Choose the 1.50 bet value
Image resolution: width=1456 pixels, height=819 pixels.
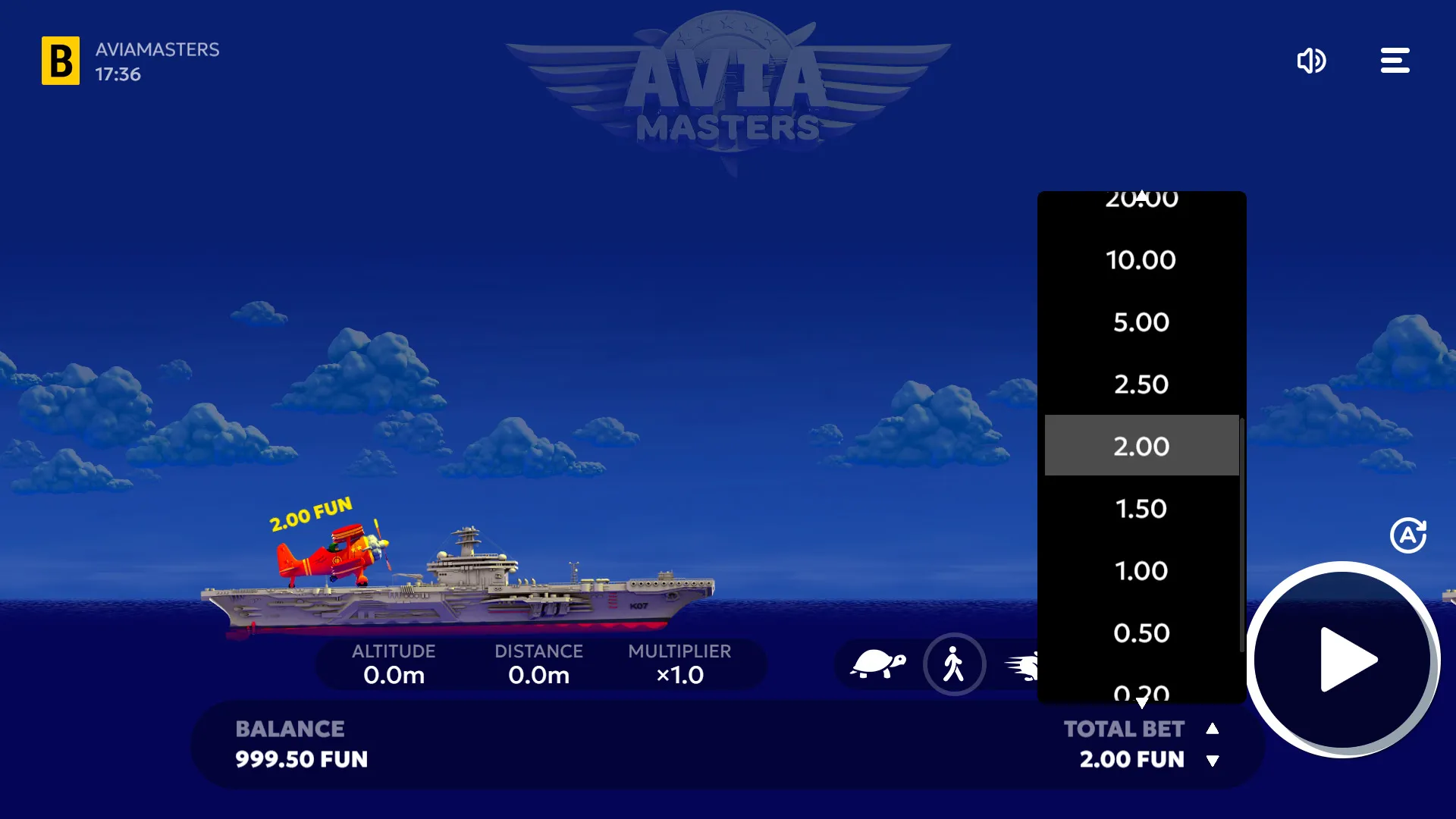click(1141, 509)
